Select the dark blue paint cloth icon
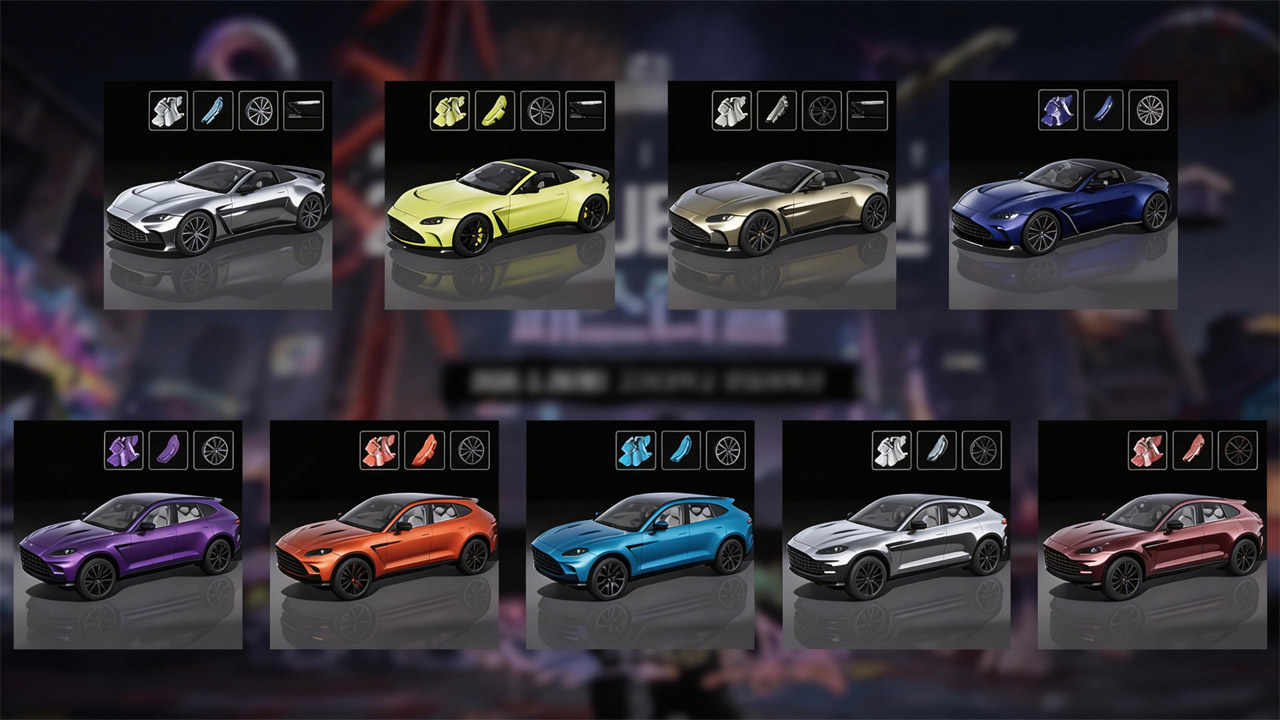The image size is (1280, 720). [1058, 110]
